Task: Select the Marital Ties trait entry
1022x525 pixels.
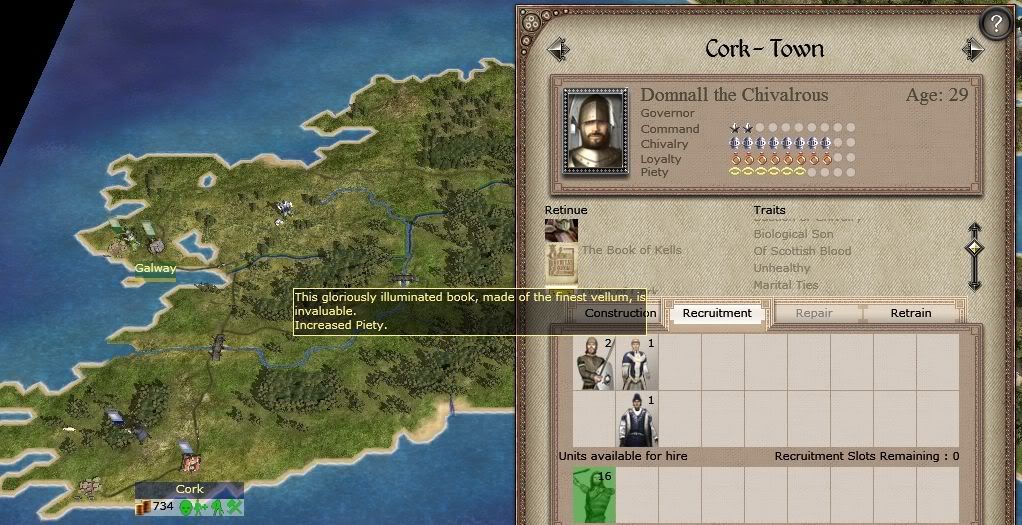Action: click(x=786, y=285)
